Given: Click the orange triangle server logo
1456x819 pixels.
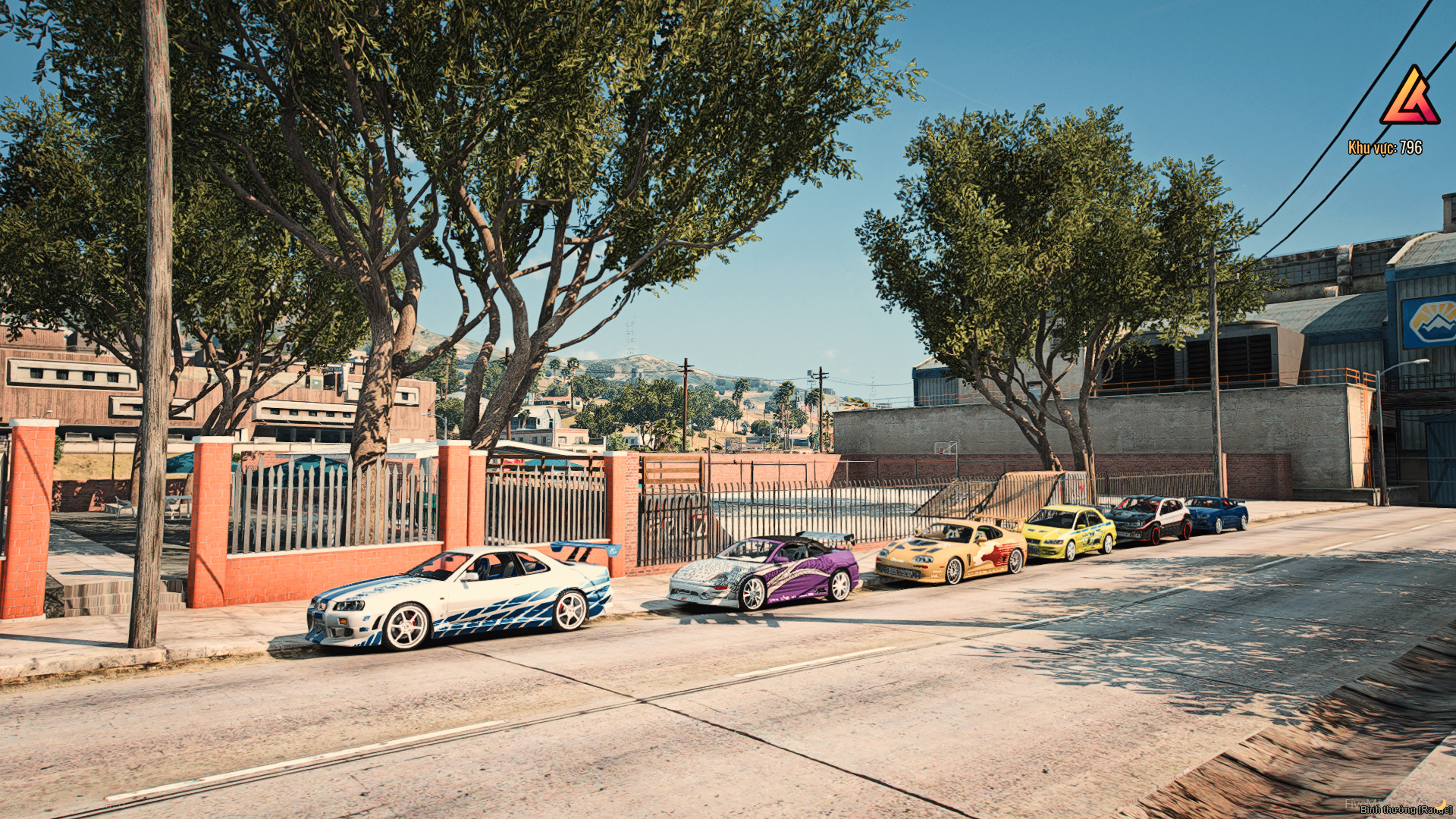Looking at the screenshot, I should point(1409,96).
